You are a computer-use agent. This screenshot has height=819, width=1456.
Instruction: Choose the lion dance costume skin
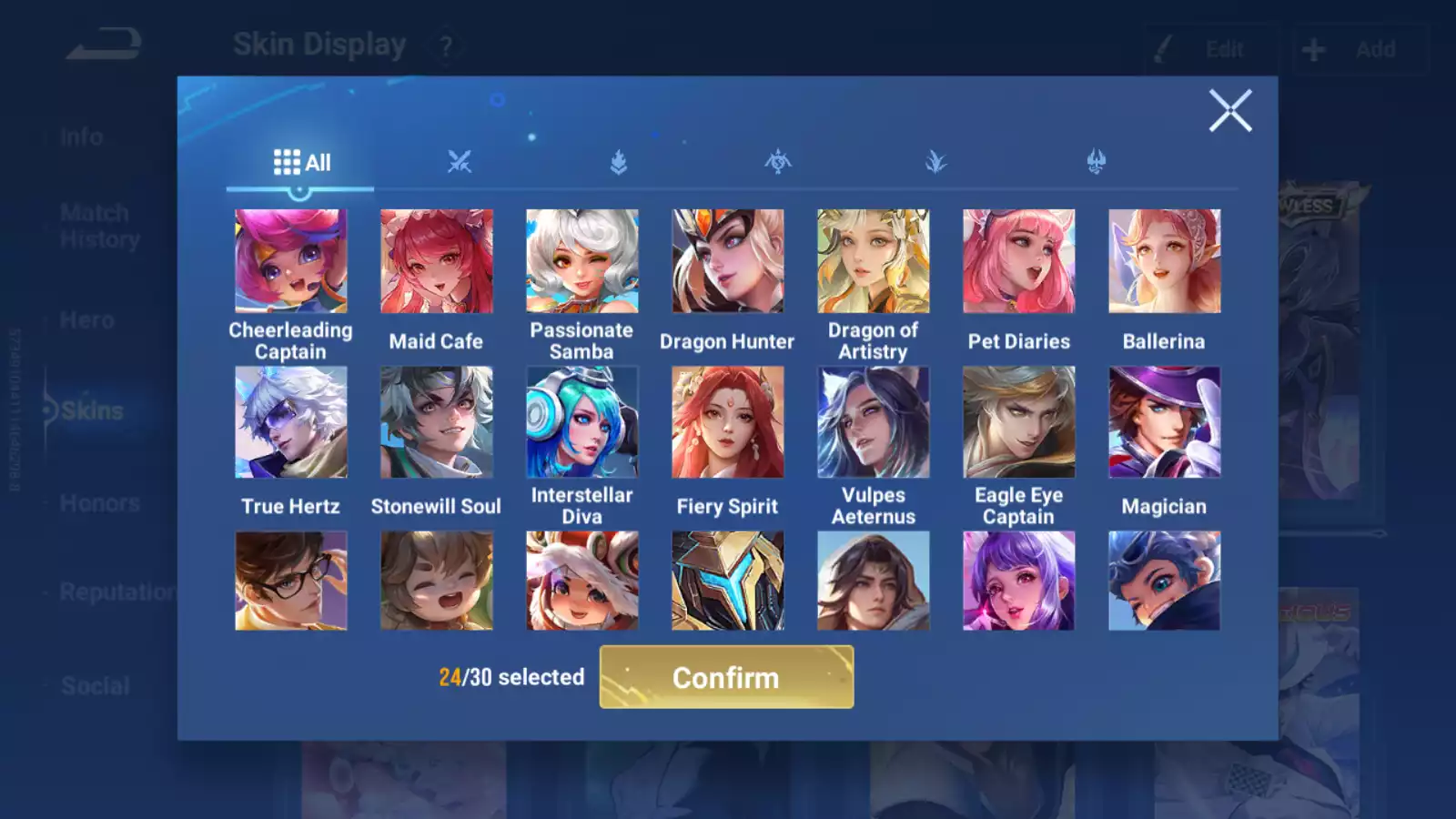click(x=581, y=581)
